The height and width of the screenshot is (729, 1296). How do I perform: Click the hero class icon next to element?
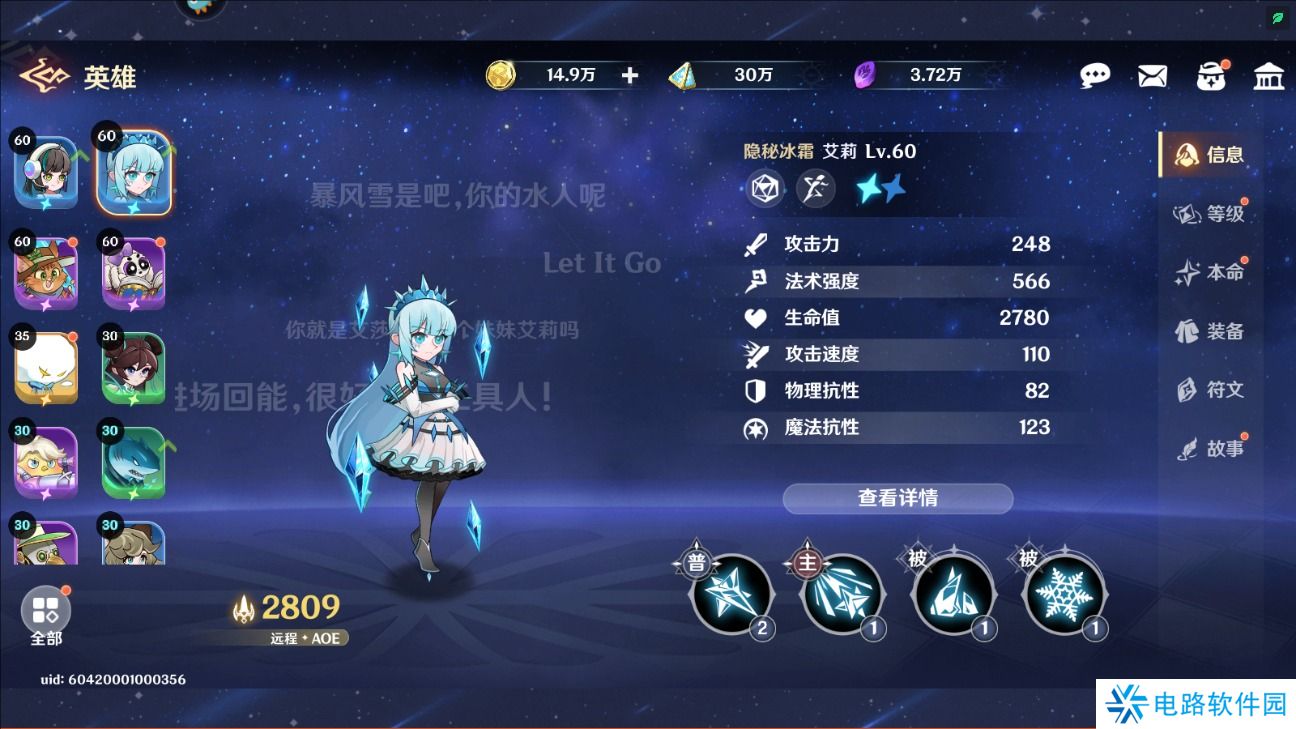coord(815,188)
